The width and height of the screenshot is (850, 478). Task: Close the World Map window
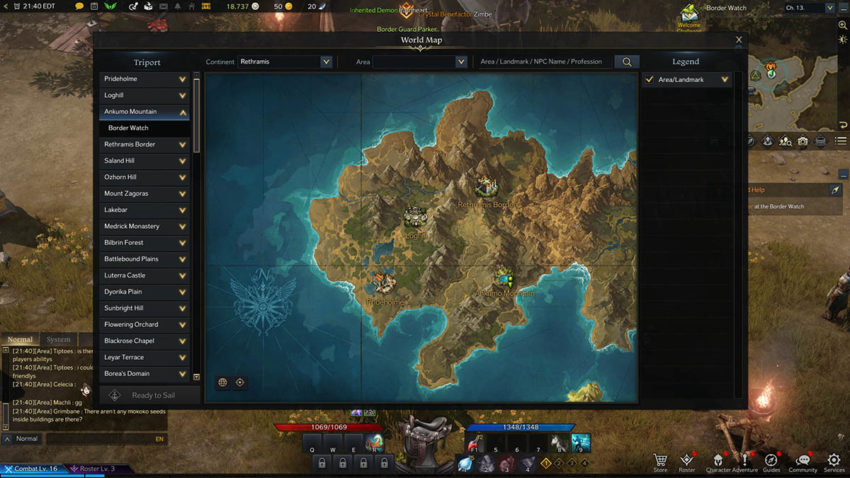tap(739, 40)
